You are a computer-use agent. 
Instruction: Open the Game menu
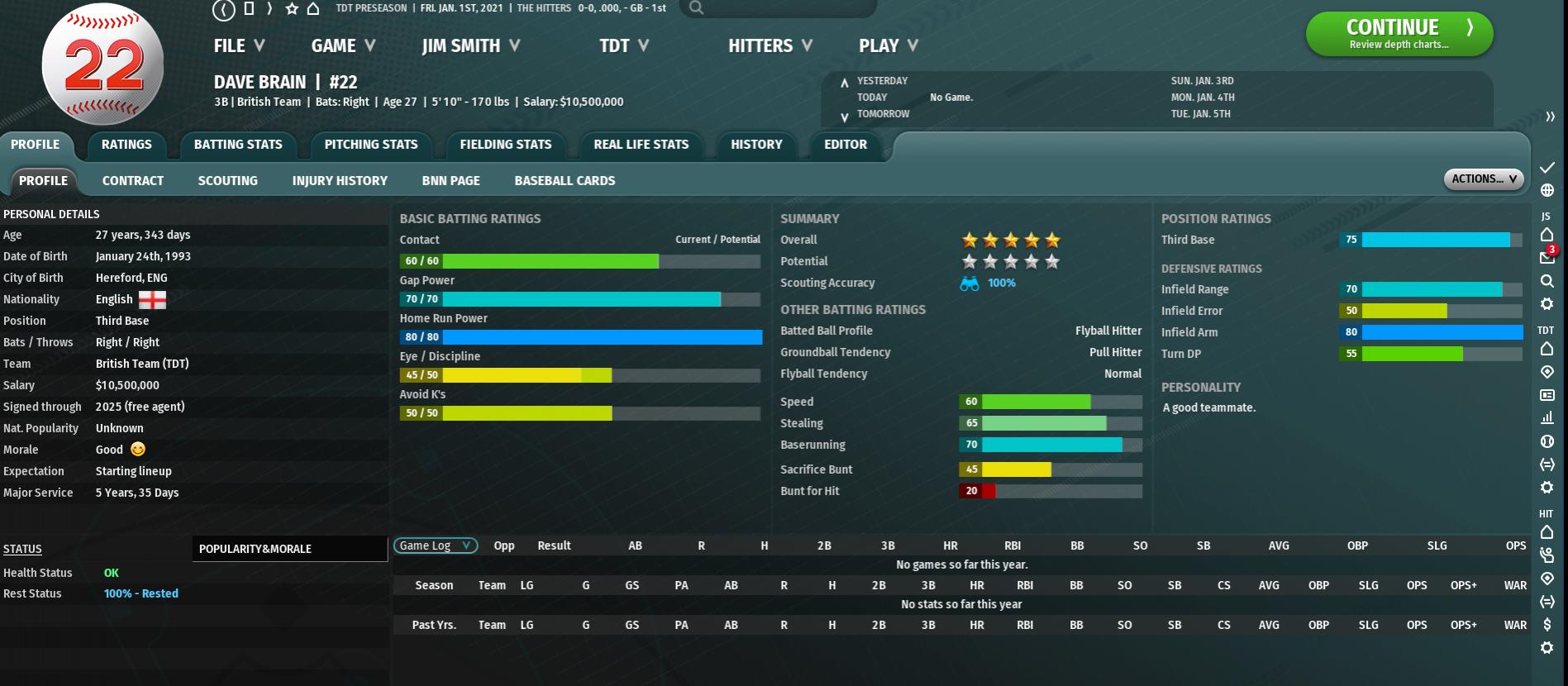click(343, 46)
